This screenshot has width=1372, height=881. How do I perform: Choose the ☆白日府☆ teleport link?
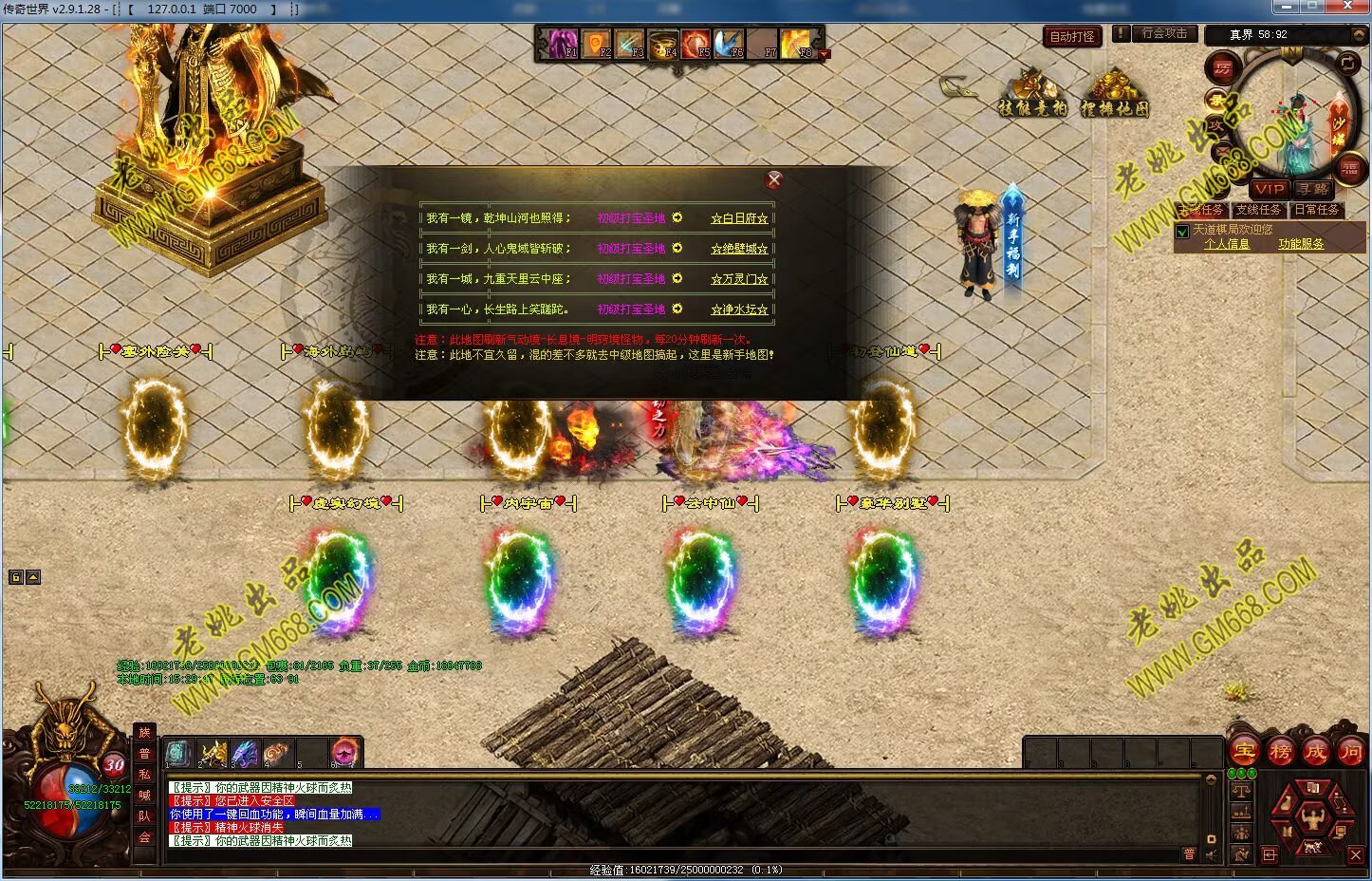click(739, 218)
